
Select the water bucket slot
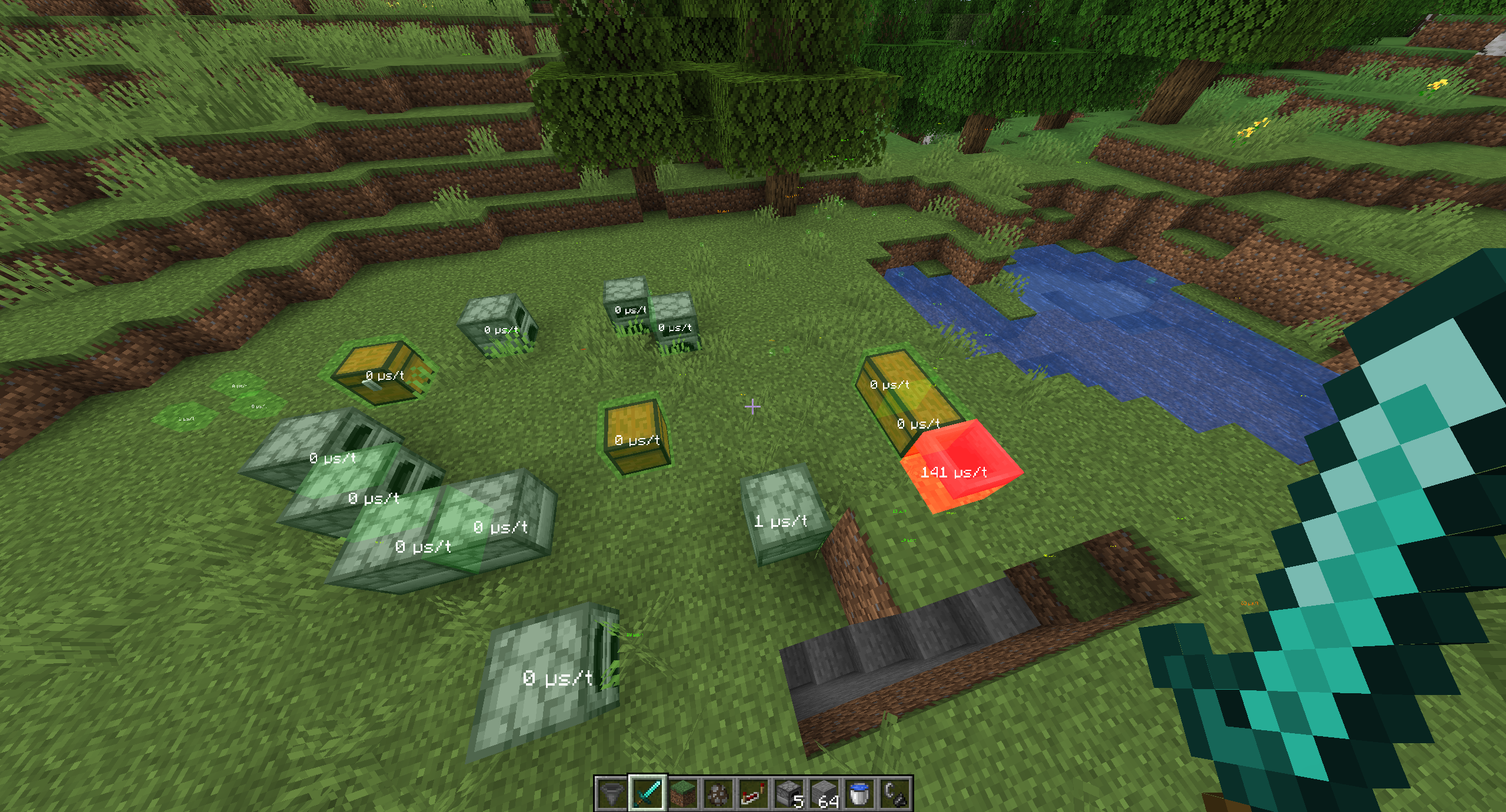click(x=859, y=793)
